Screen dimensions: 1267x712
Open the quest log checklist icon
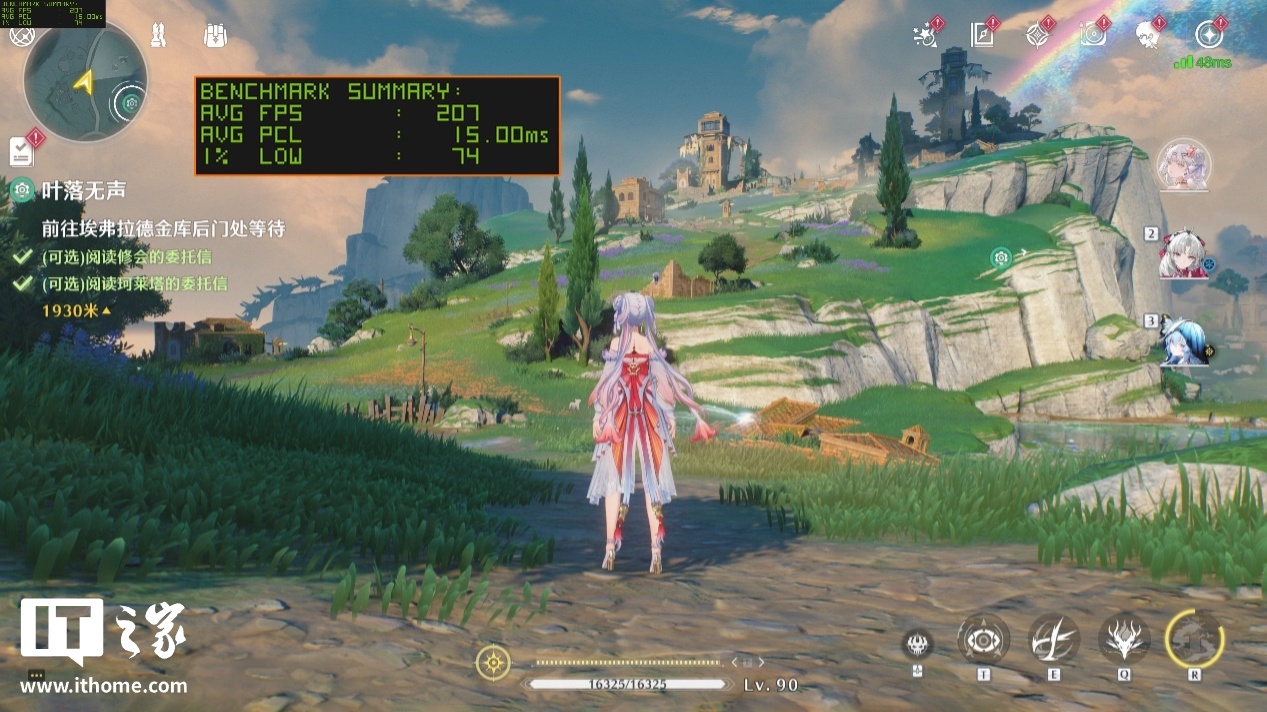22,150
